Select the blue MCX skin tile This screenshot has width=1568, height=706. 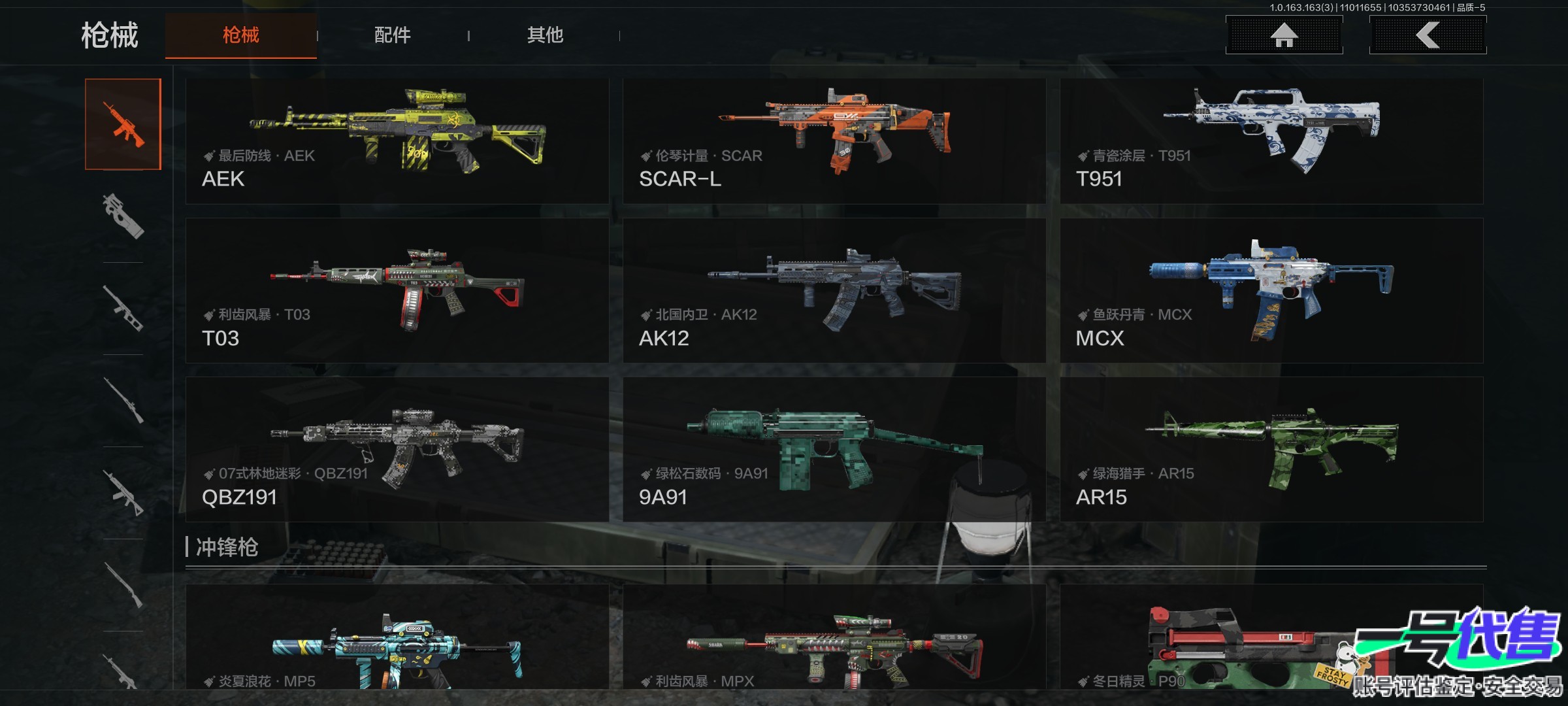1271,290
